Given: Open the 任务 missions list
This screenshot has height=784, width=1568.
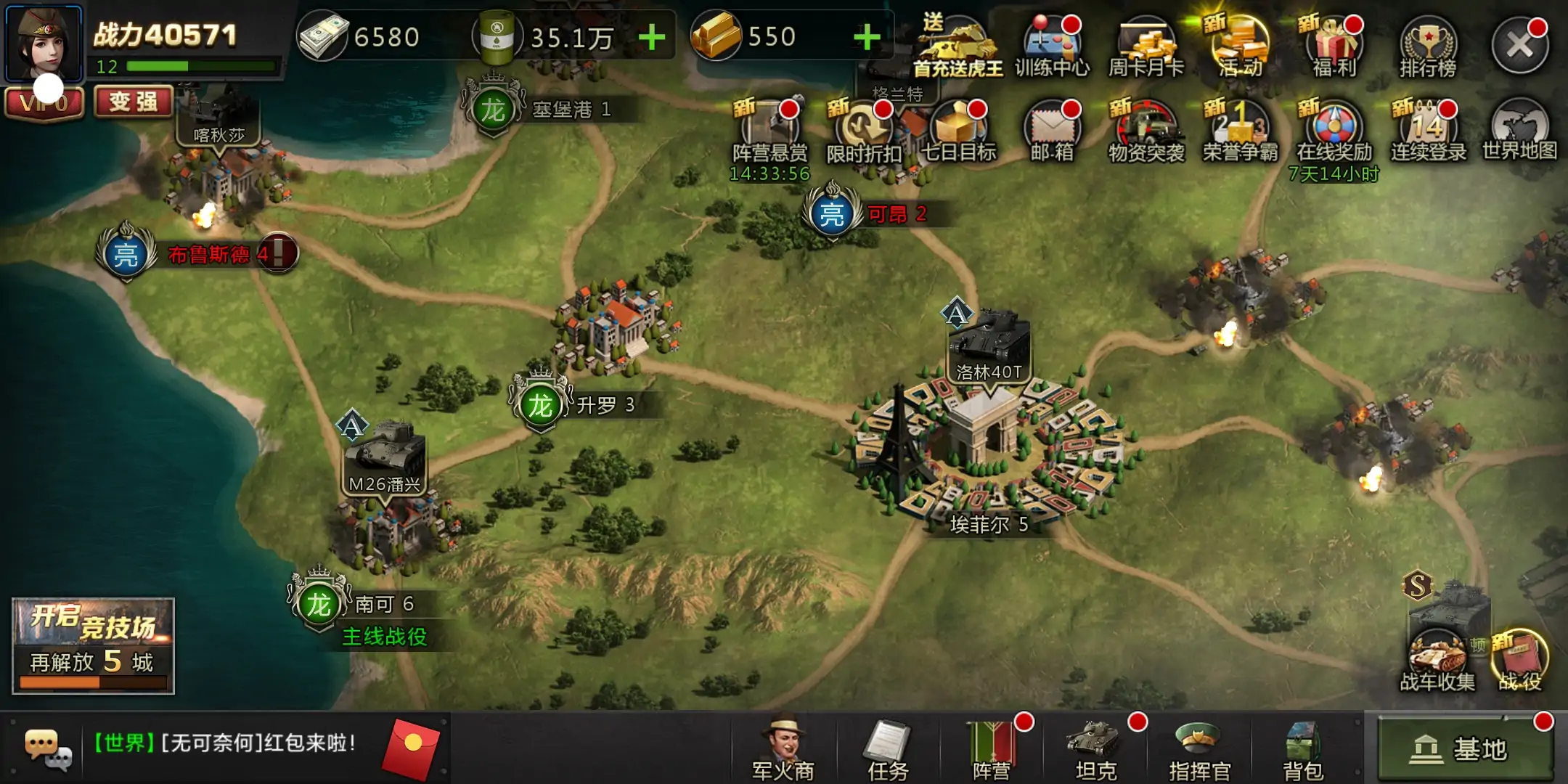Looking at the screenshot, I should pyautogui.click(x=888, y=749).
